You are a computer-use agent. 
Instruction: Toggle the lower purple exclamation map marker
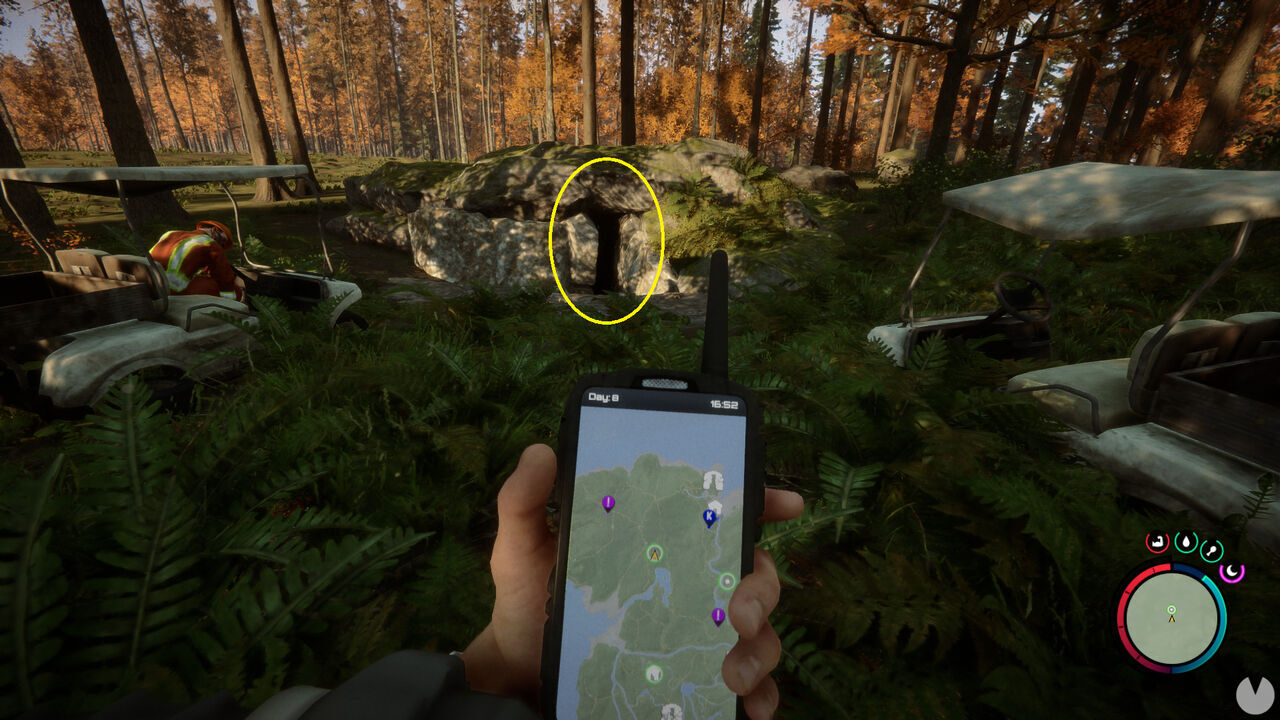(717, 614)
